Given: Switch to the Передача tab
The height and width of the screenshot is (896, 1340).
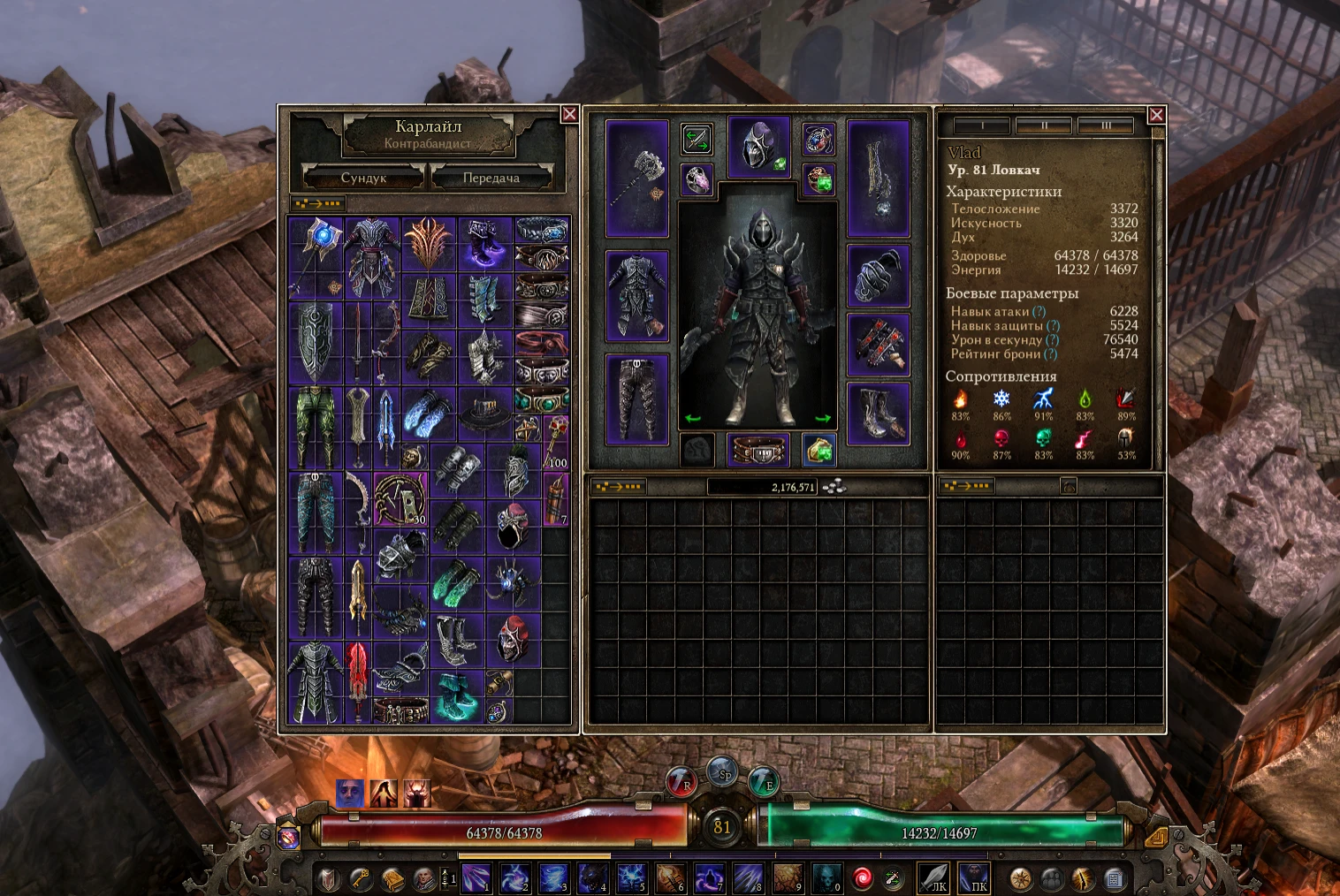Looking at the screenshot, I should coord(490,178).
